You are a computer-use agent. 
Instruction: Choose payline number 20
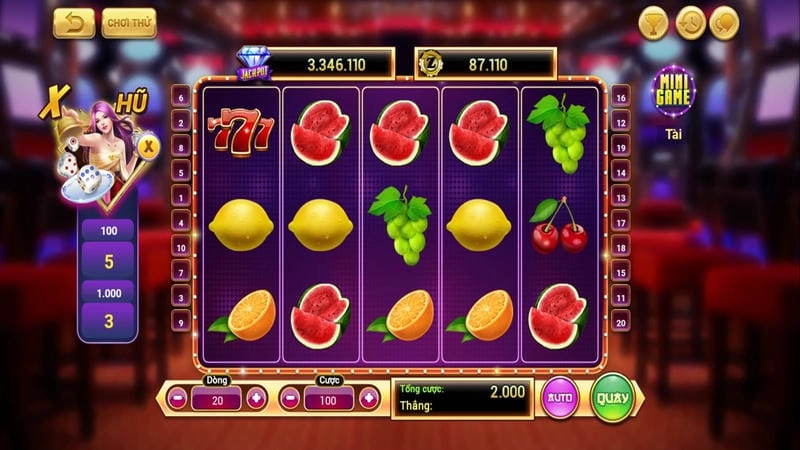621,322
